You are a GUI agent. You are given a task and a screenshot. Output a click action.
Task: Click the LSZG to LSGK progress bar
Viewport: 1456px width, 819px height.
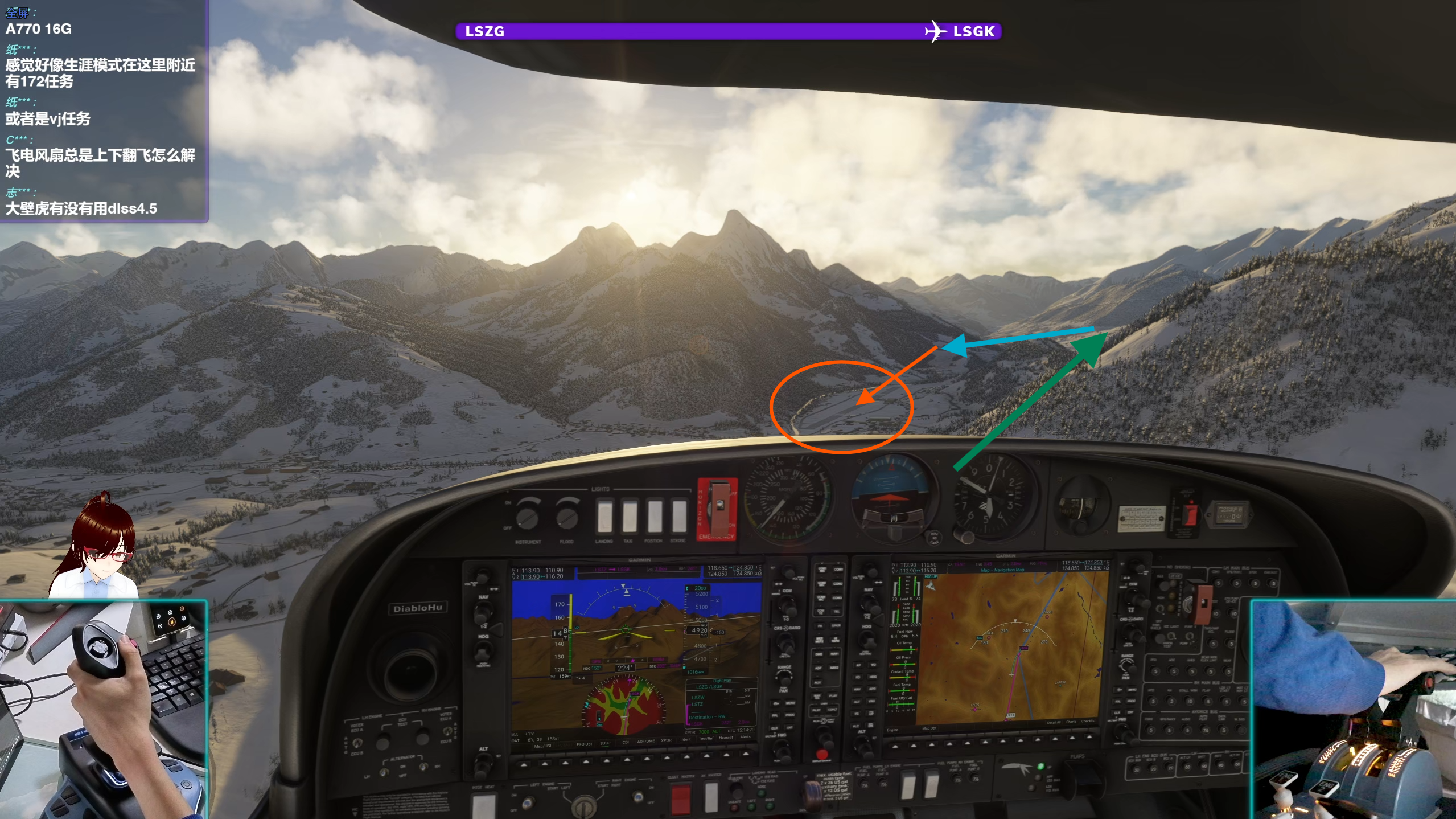click(x=728, y=31)
